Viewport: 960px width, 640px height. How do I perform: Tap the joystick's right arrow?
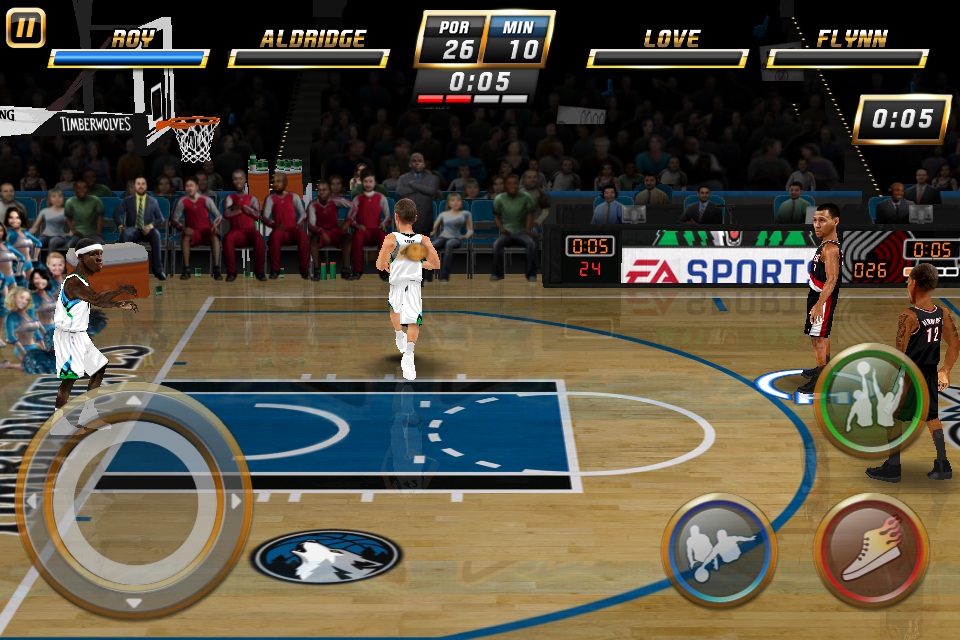237,500
